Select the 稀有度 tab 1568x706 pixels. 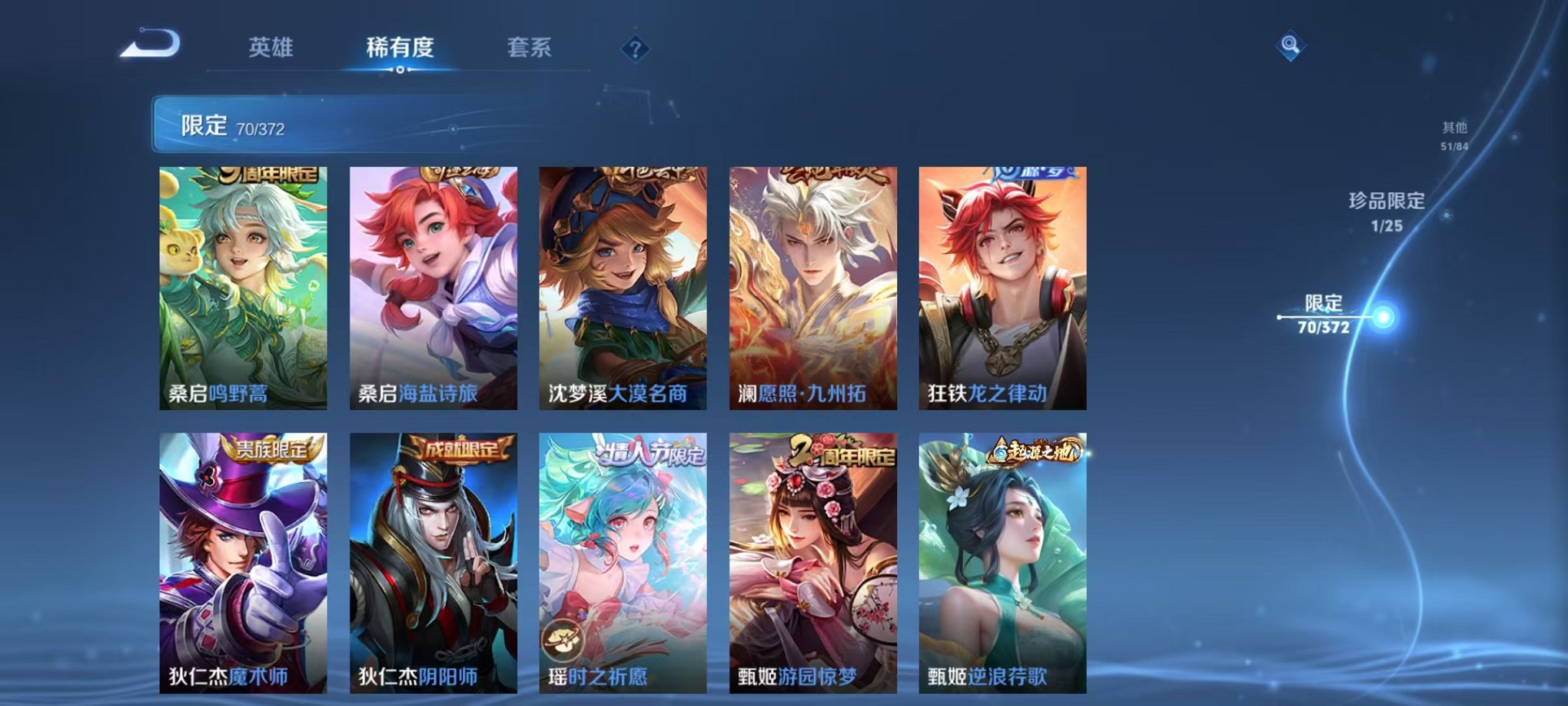400,48
